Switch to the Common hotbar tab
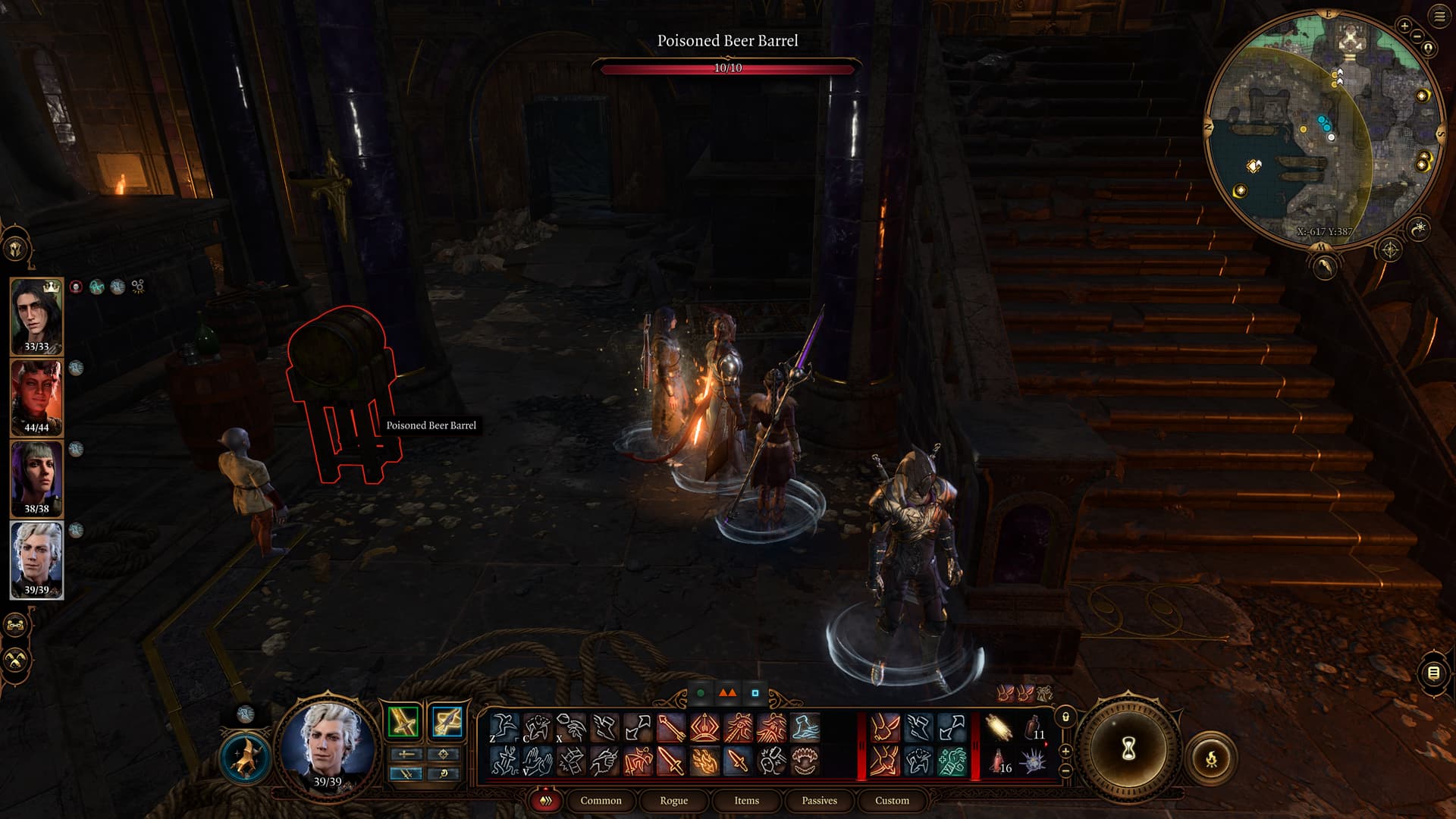Viewport: 1456px width, 819px height. (x=601, y=801)
